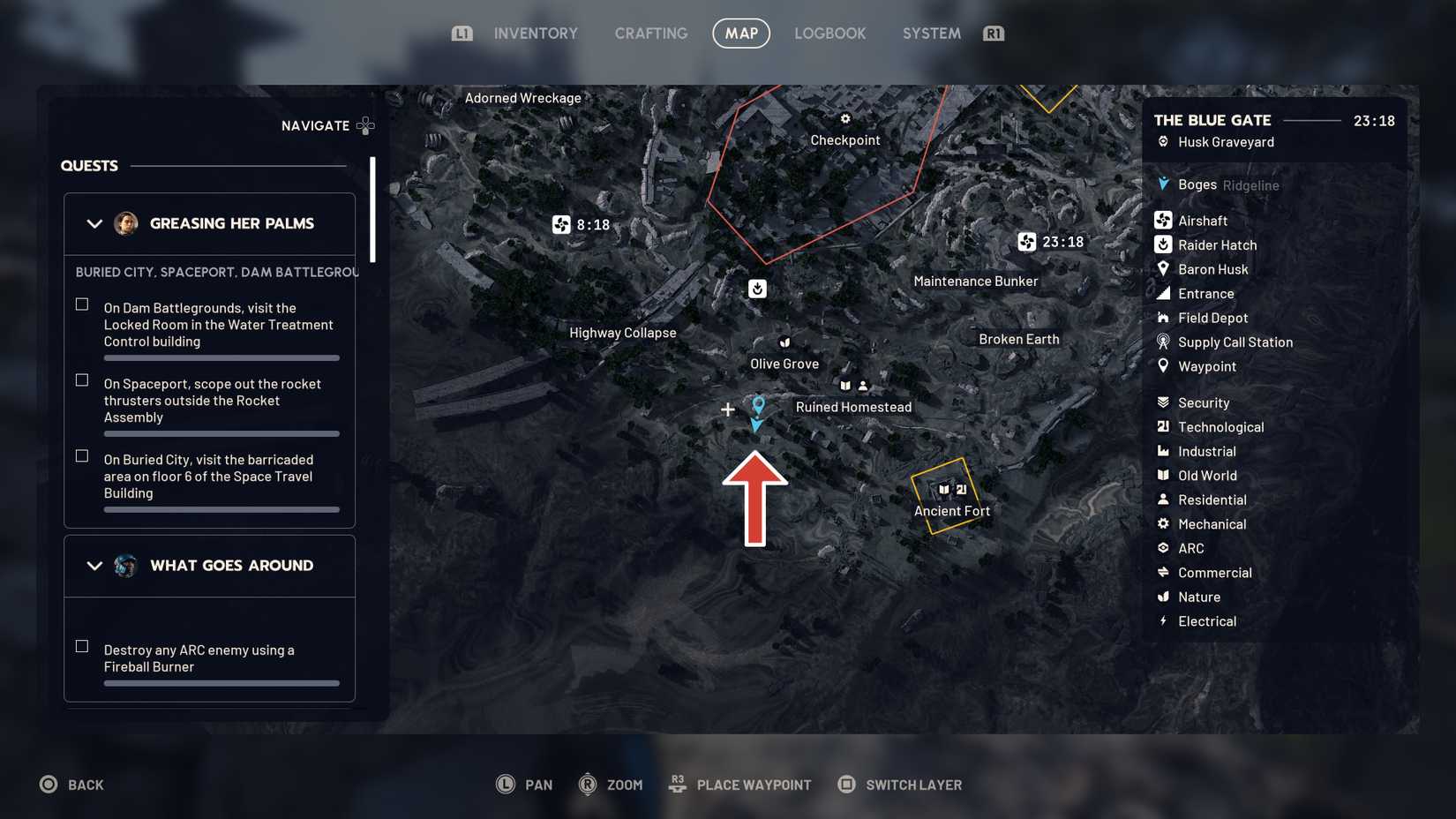Click the Field Depot legend icon

[1162, 318]
